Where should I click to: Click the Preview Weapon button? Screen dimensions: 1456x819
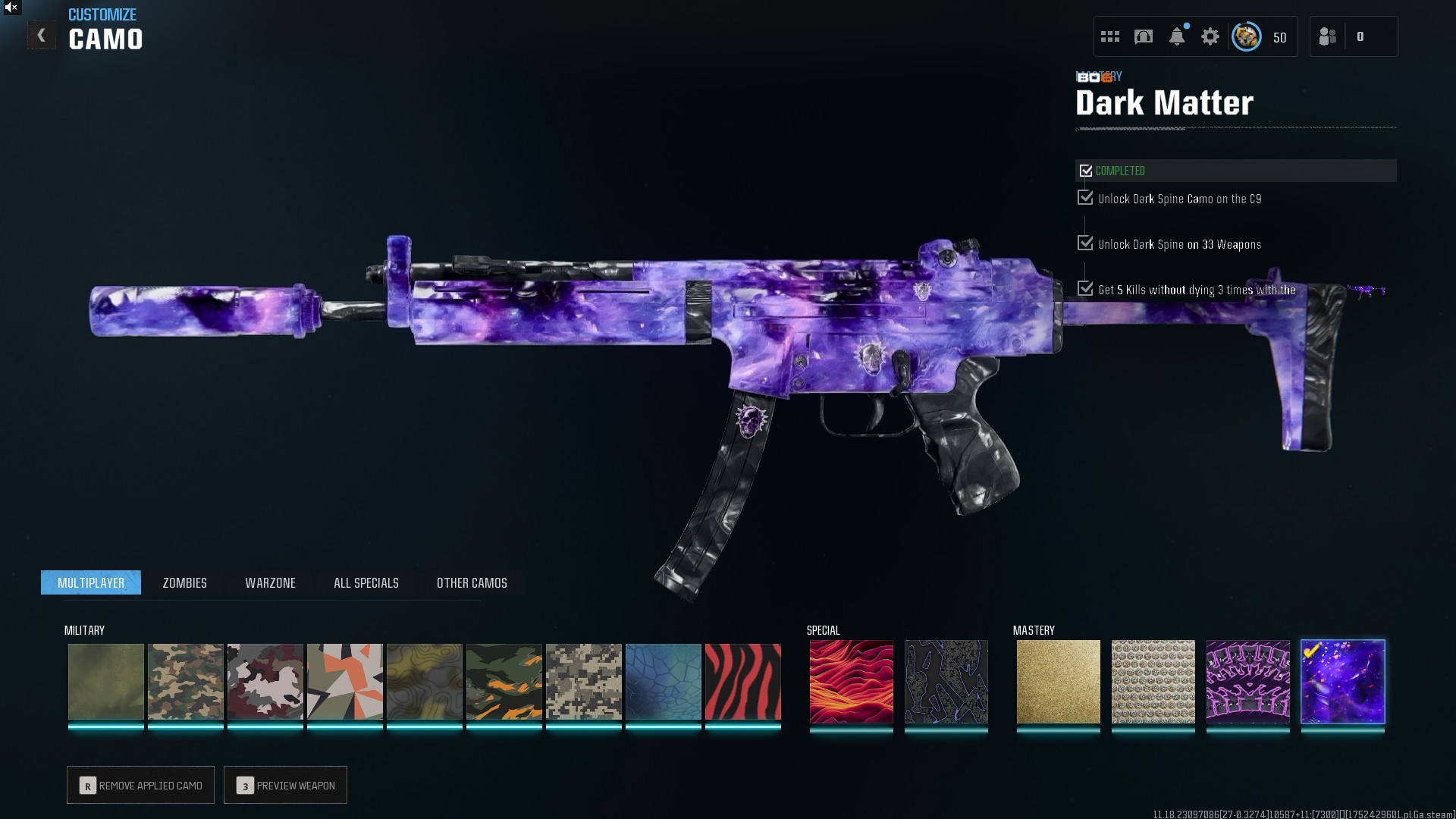click(285, 786)
